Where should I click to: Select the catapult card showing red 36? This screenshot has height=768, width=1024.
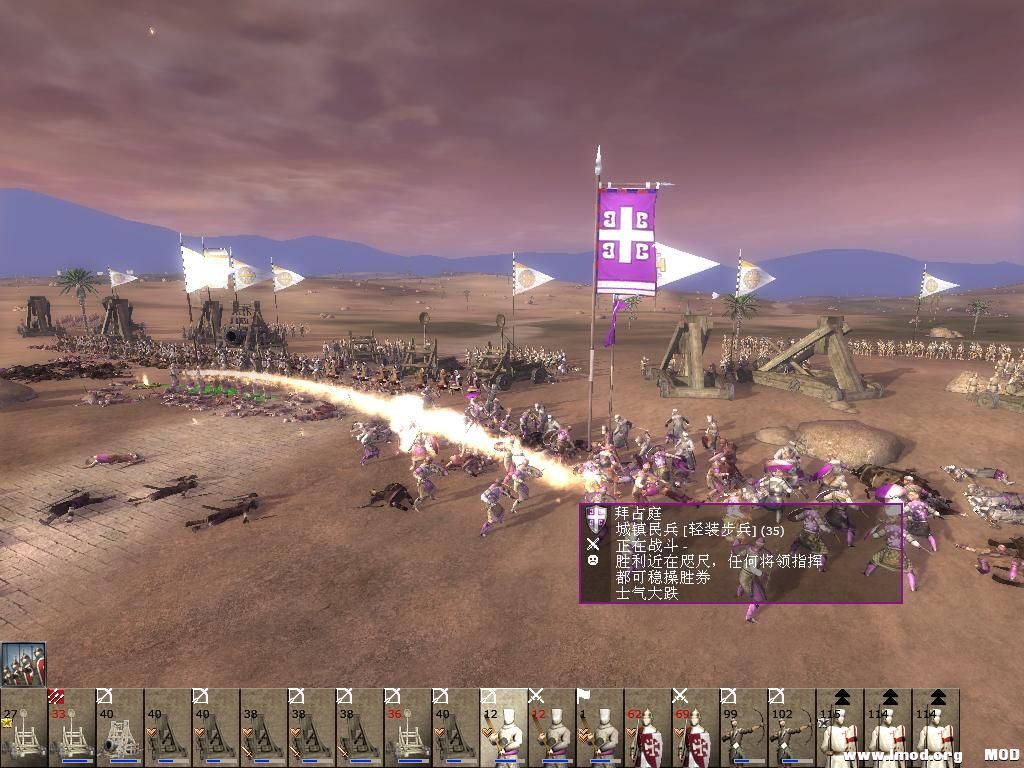click(407, 727)
